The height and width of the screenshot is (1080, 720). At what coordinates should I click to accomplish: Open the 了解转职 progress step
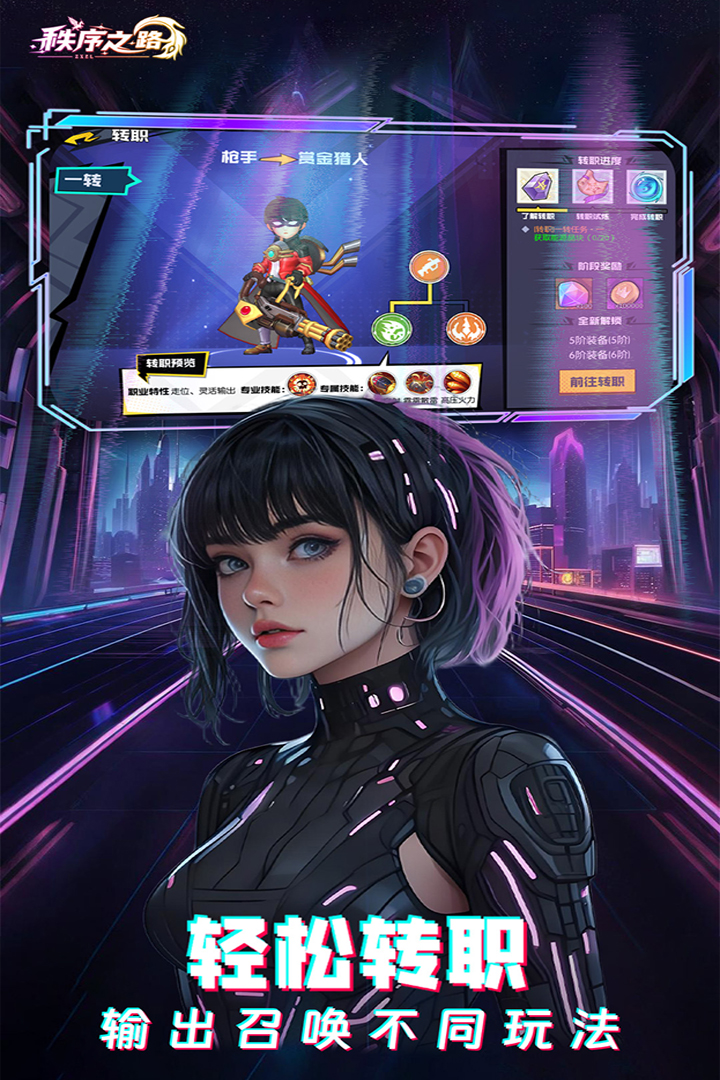coord(535,187)
